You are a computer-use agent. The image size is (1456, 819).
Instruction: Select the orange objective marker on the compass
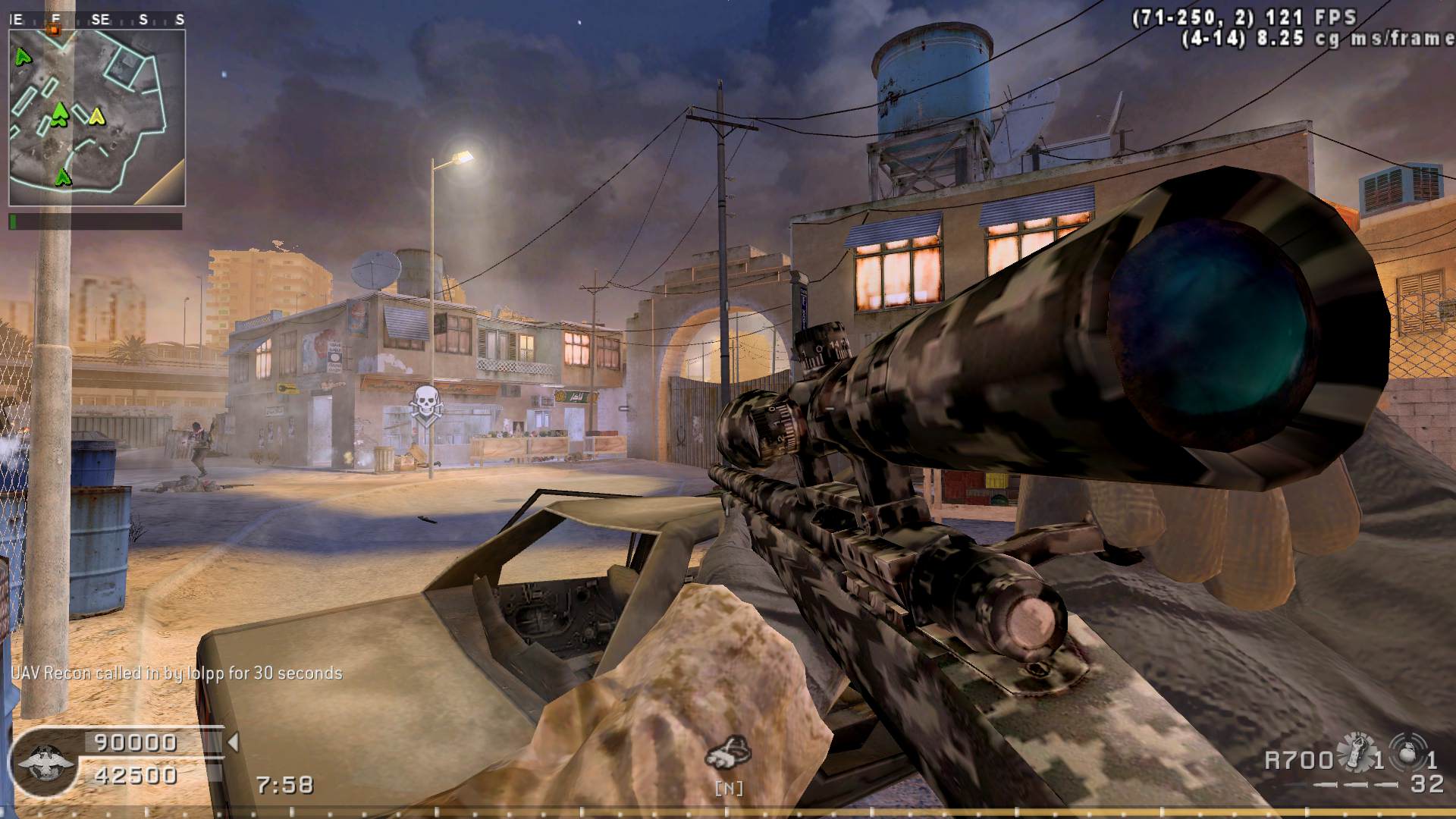coord(54,29)
